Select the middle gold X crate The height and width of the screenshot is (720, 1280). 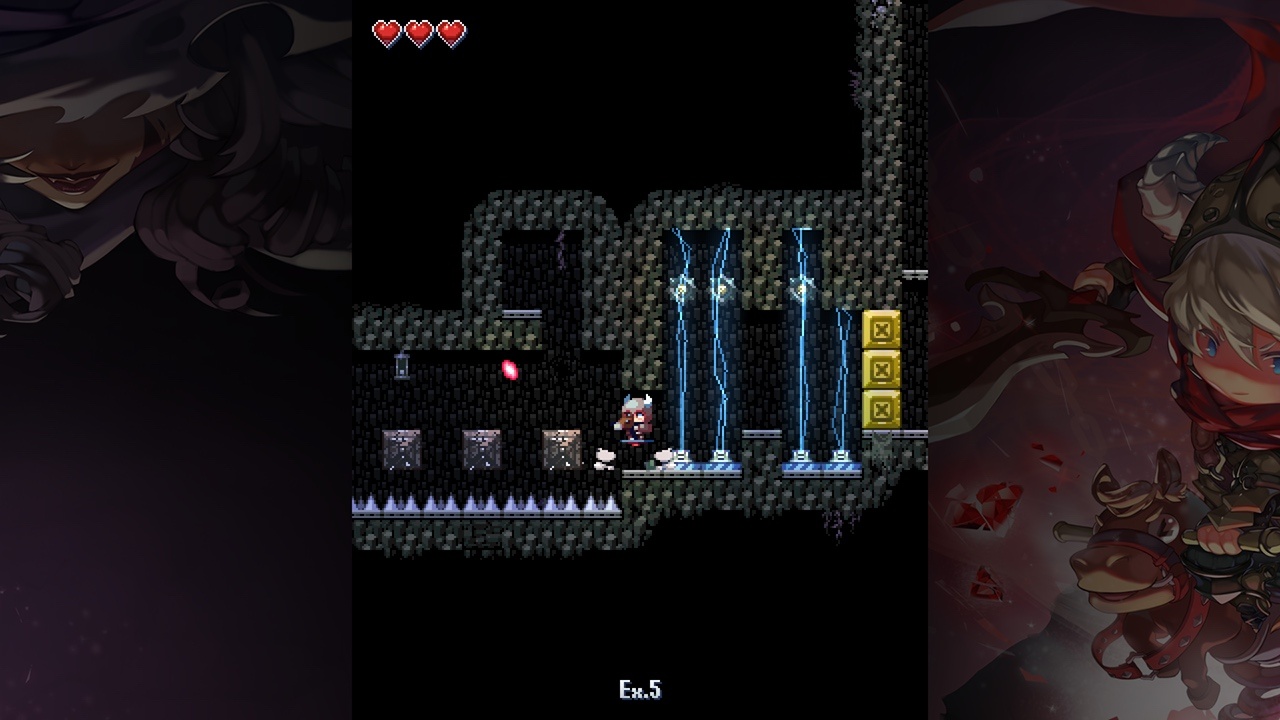tap(881, 368)
